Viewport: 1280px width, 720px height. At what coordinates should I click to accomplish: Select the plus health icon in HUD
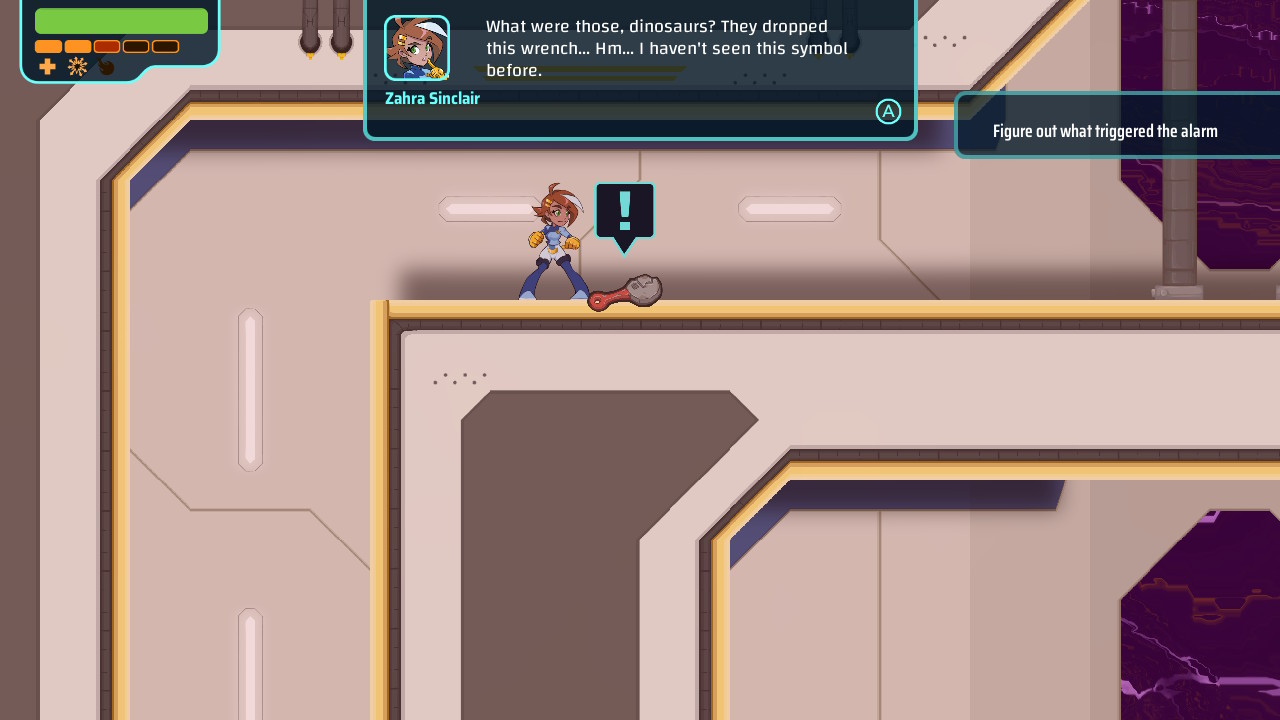point(47,66)
